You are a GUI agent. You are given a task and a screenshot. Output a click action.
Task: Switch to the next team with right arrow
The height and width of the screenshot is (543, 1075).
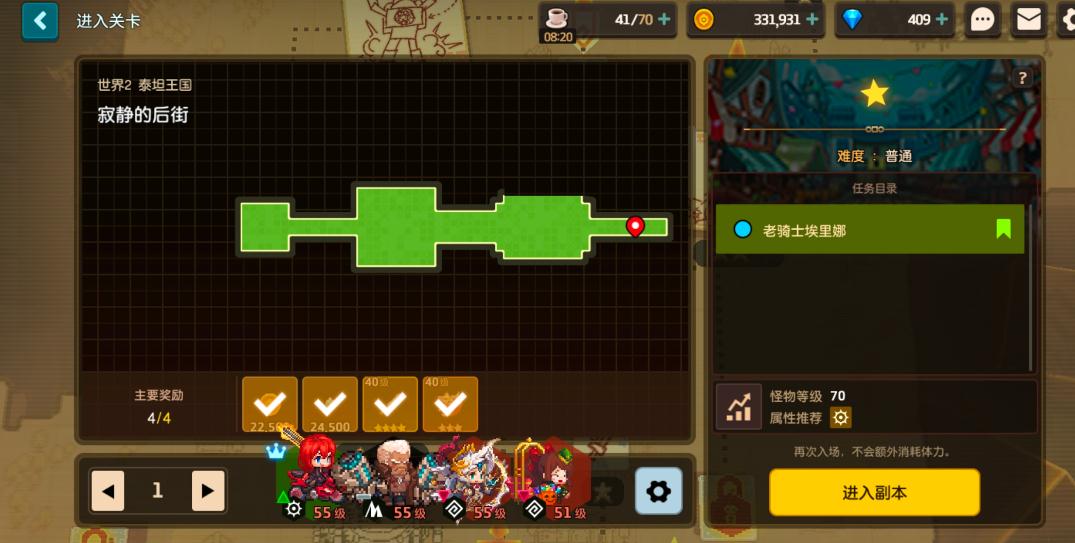[207, 491]
